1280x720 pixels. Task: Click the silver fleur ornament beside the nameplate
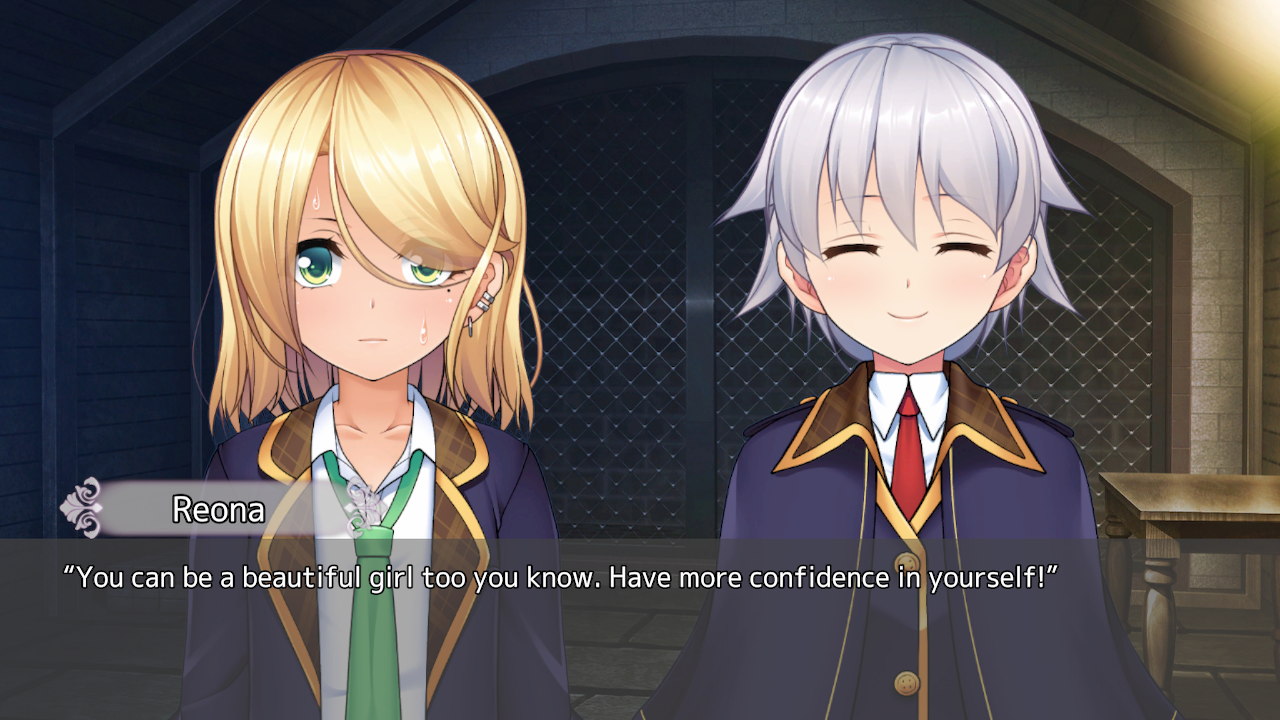85,509
